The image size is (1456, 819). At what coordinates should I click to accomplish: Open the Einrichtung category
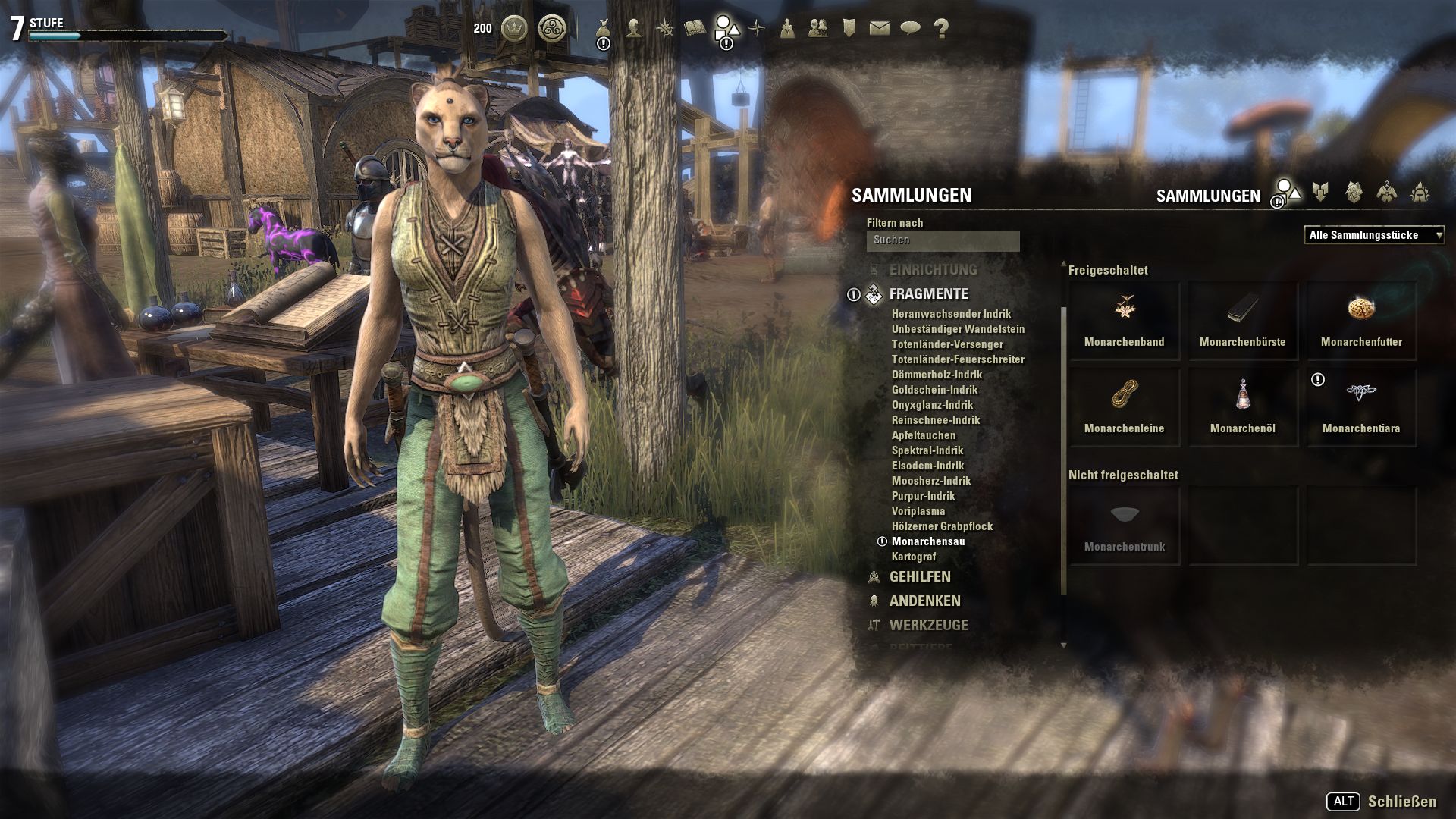[933, 270]
